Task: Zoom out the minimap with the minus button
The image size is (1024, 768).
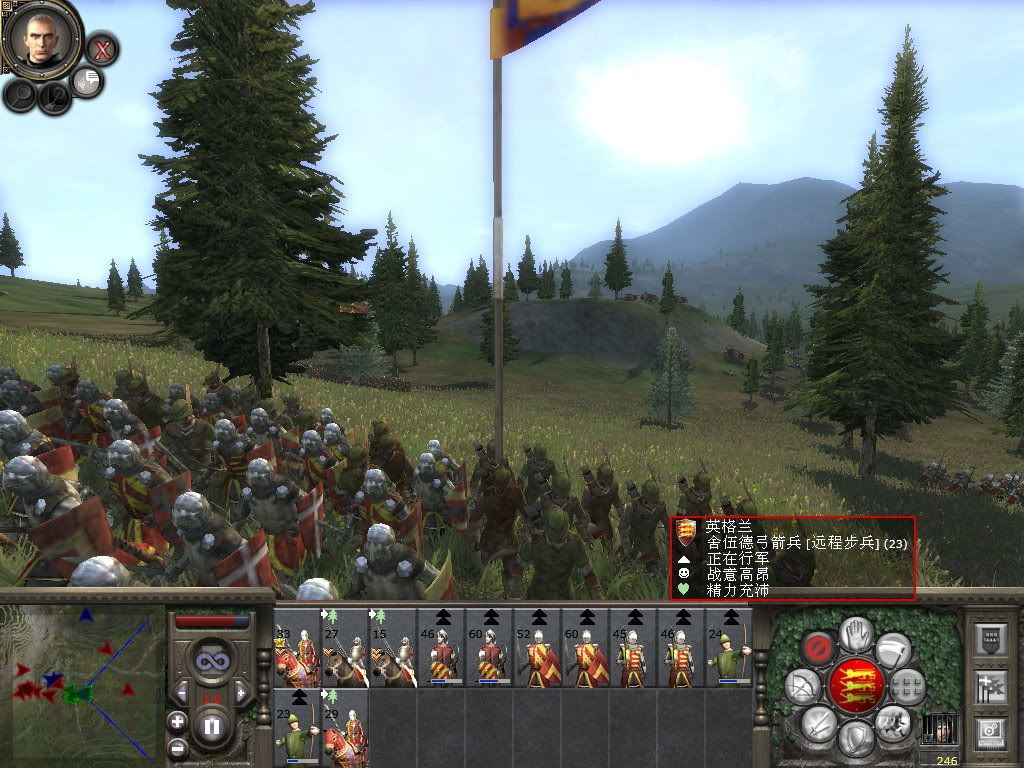Action: click(x=178, y=747)
